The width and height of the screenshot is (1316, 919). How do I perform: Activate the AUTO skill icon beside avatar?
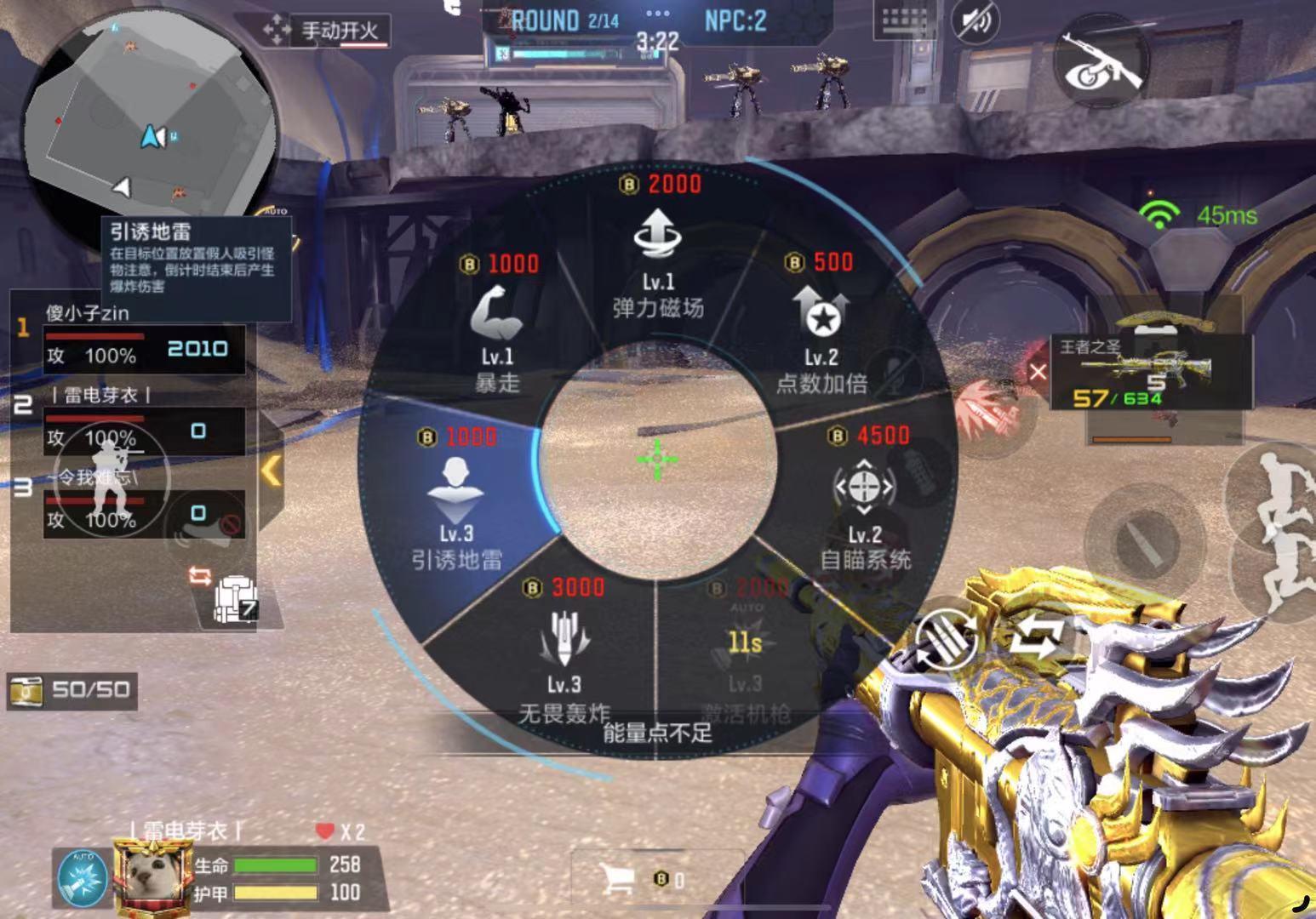click(83, 877)
